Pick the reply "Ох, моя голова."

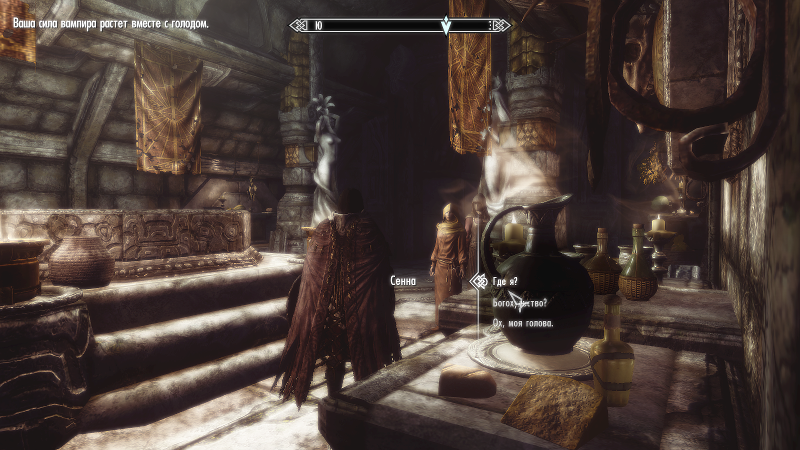pyautogui.click(x=527, y=322)
